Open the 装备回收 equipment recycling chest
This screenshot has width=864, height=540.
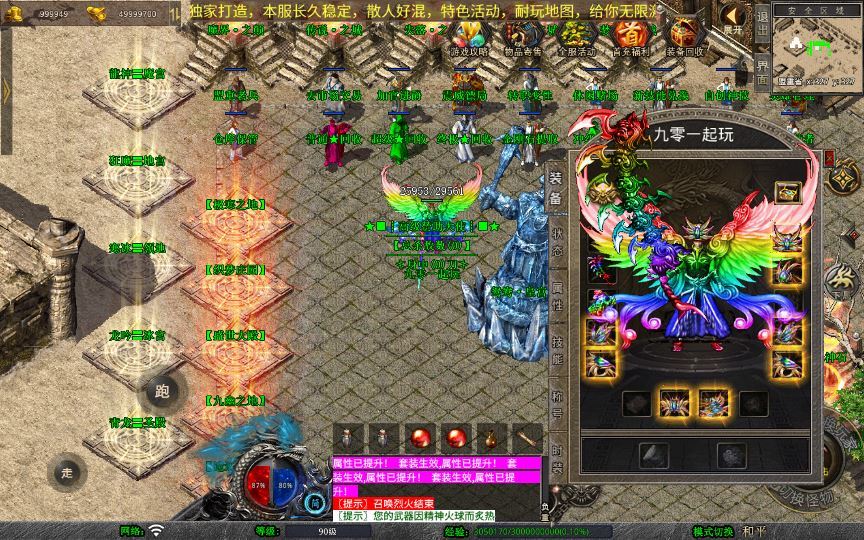tap(684, 39)
